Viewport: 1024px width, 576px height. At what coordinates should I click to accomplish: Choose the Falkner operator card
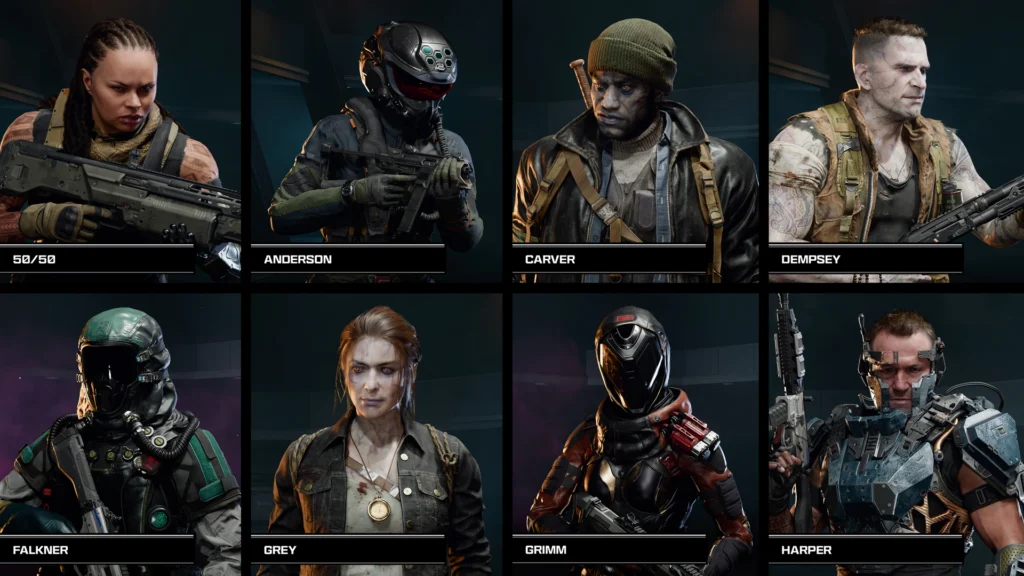point(120,430)
